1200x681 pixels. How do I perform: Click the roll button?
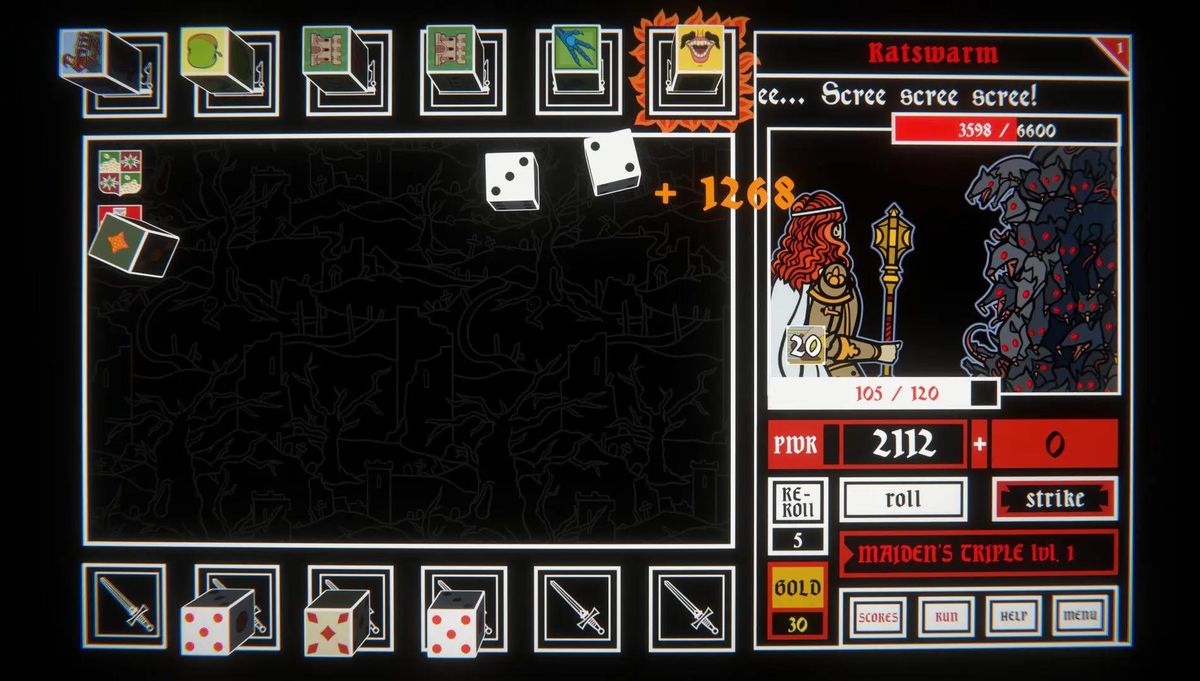(903, 499)
